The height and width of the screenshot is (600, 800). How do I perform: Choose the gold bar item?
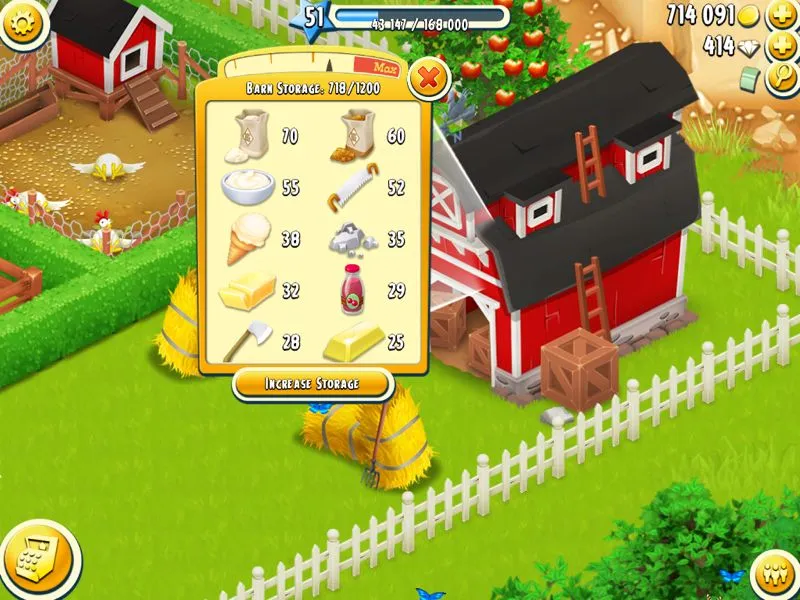352,342
